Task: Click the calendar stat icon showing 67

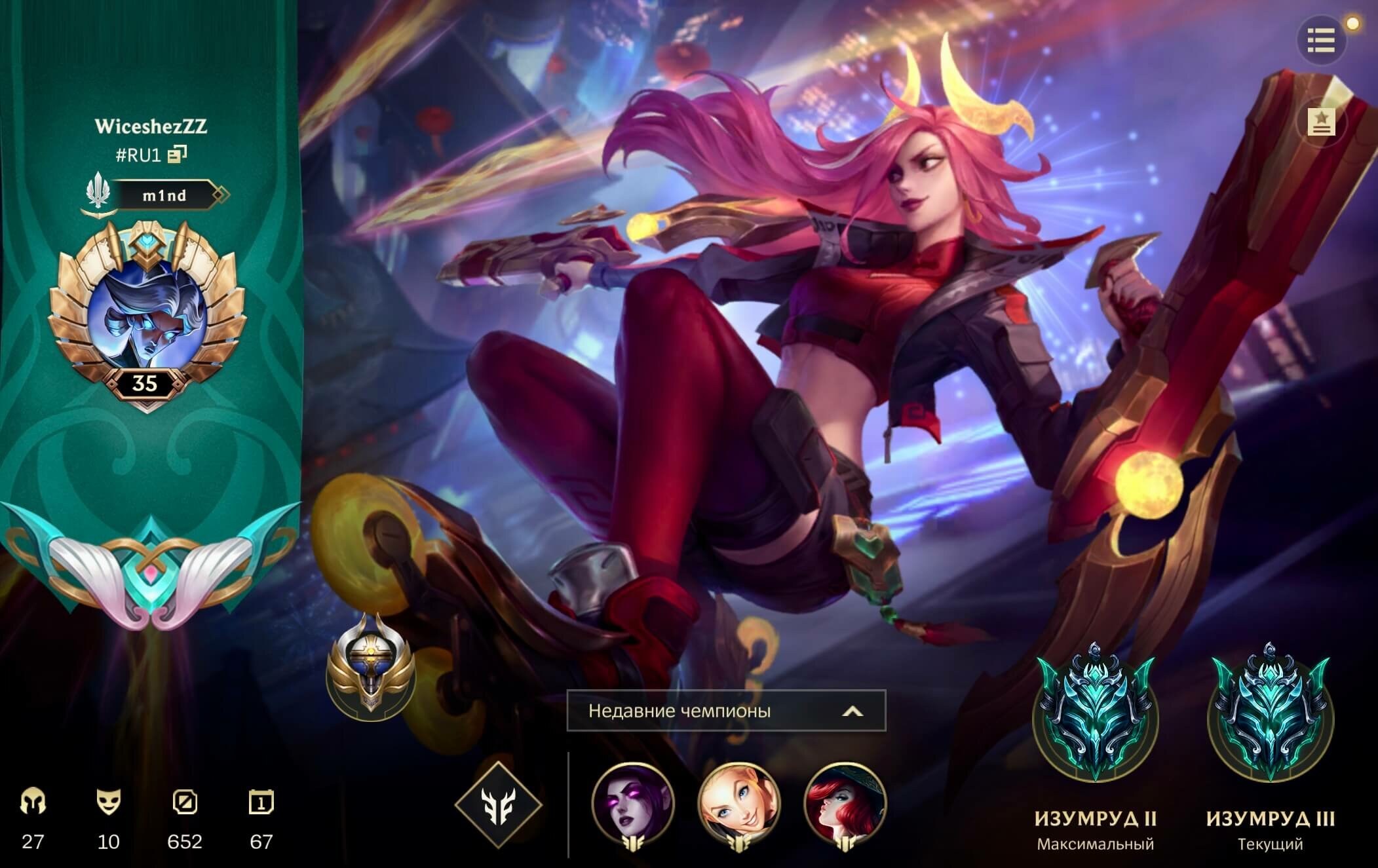Action: 261,802
